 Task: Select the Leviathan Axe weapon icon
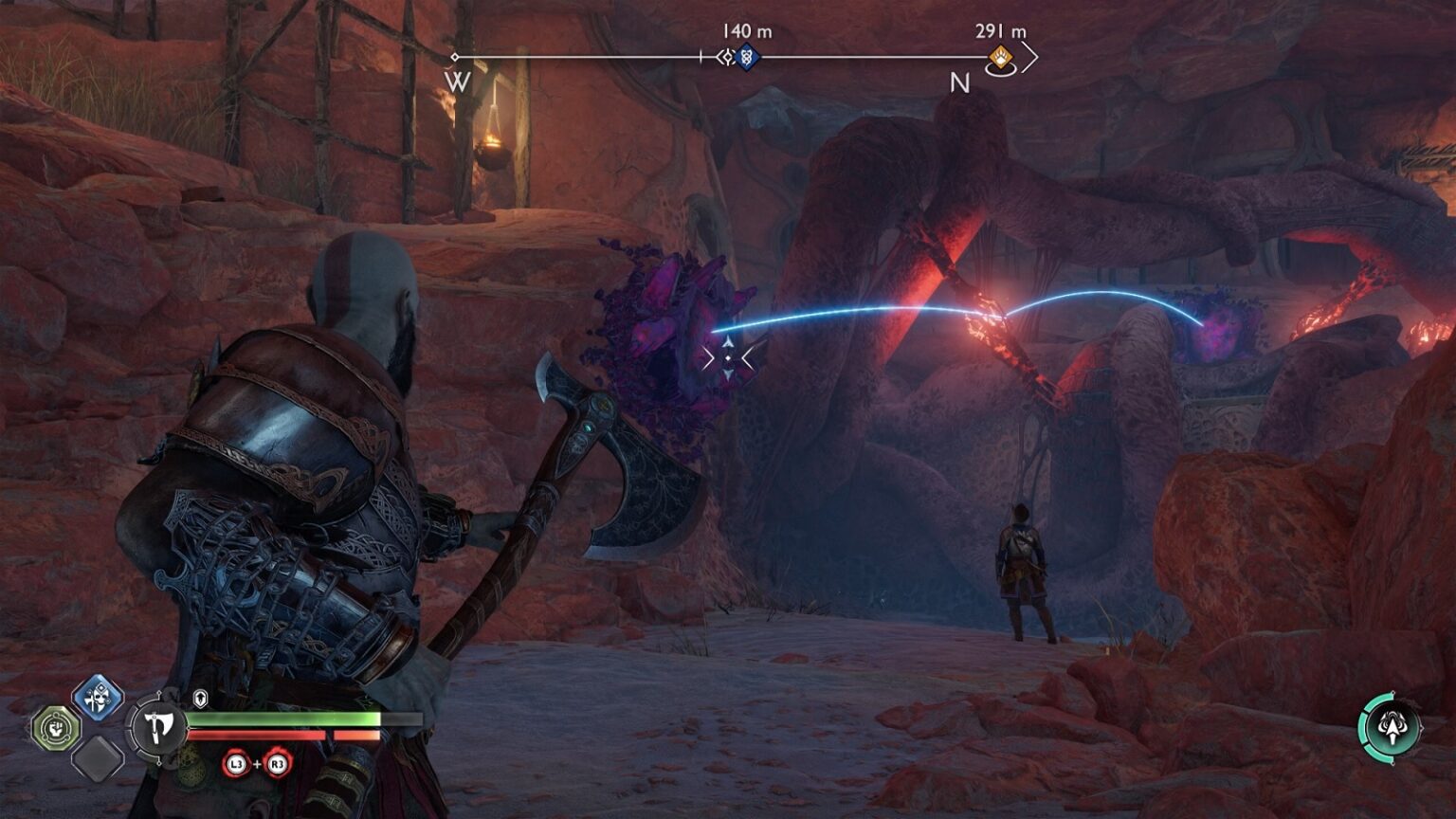coord(158,728)
